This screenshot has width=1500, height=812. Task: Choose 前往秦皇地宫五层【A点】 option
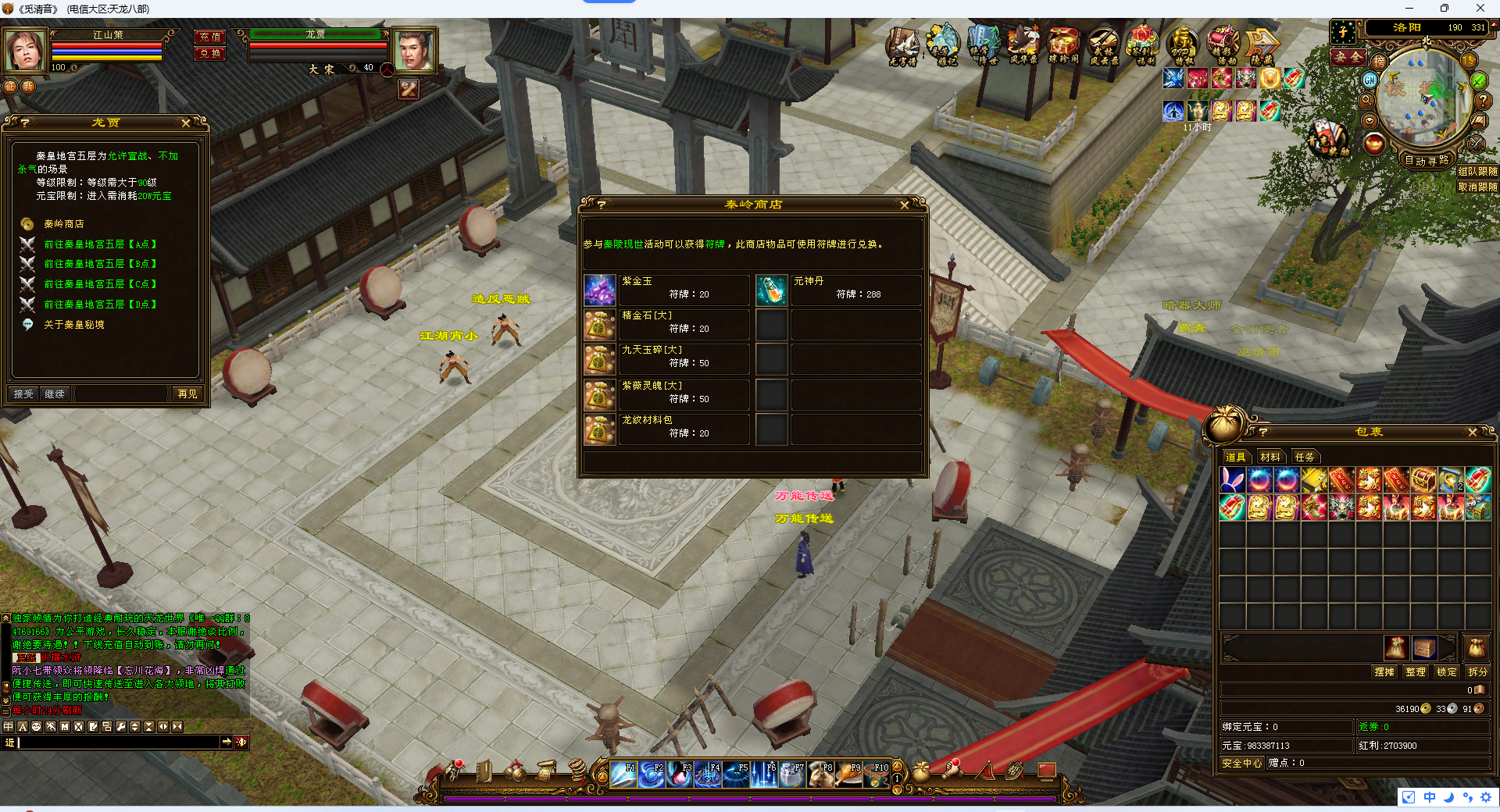[100, 244]
